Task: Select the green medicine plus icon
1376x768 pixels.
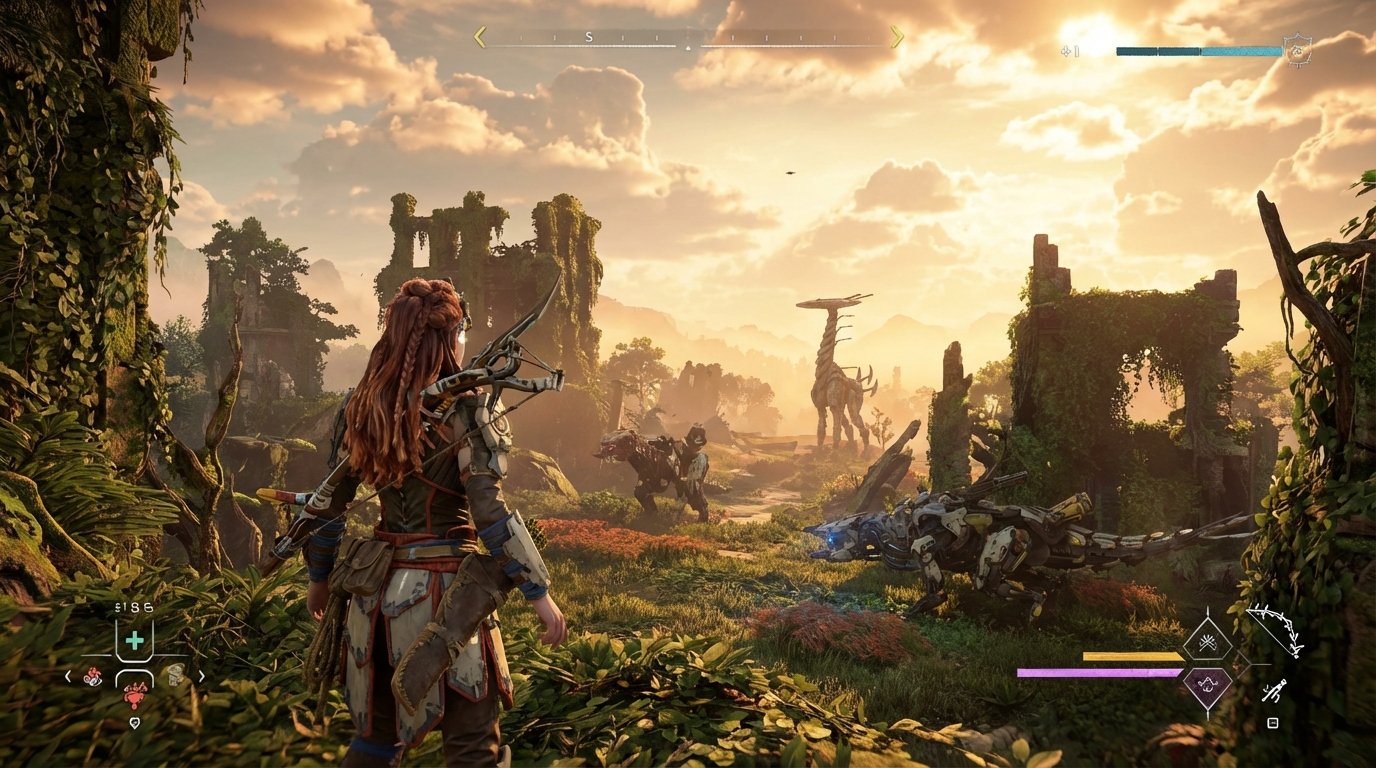Action: (x=135, y=641)
